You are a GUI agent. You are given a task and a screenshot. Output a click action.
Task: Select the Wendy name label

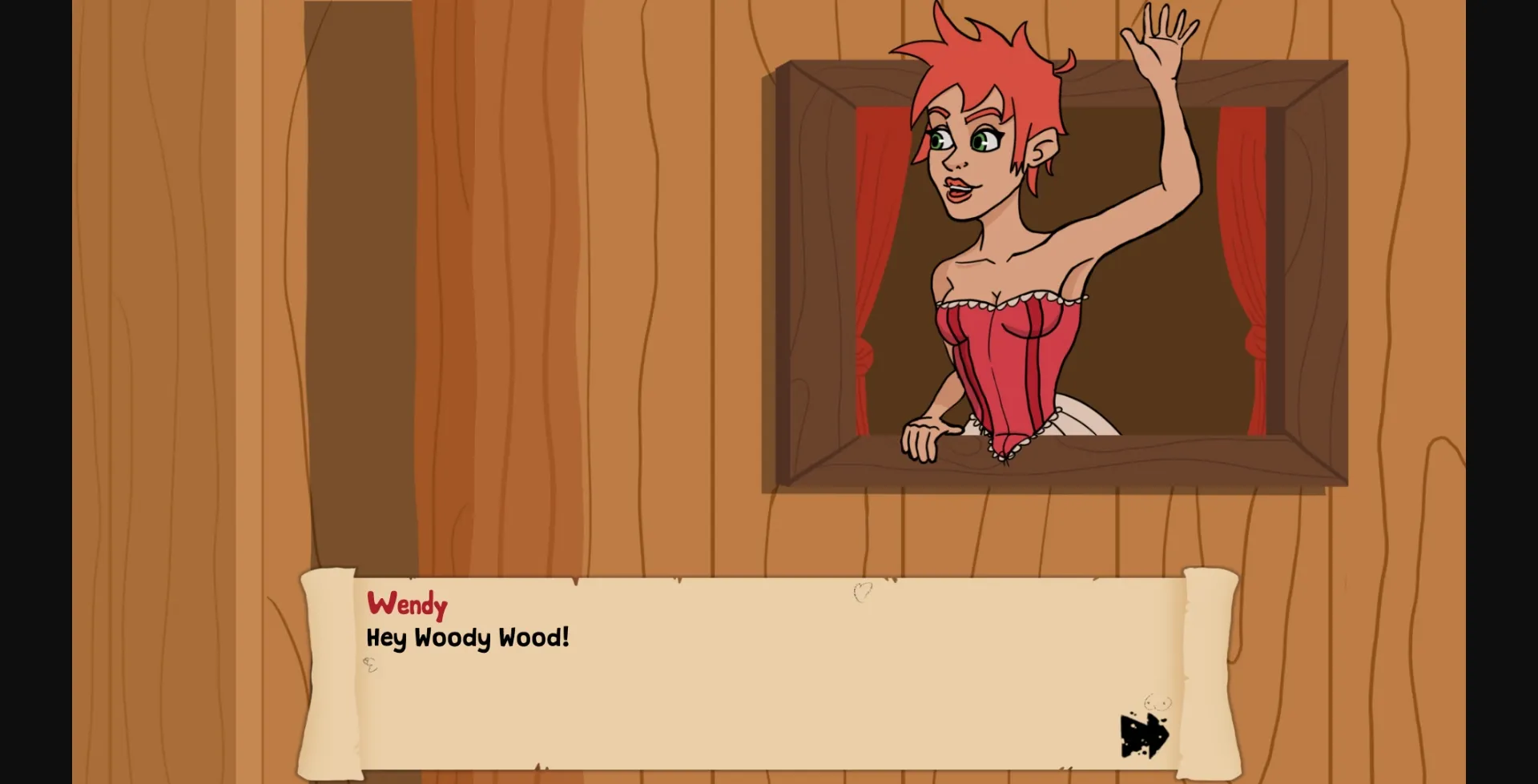pyautogui.click(x=407, y=605)
